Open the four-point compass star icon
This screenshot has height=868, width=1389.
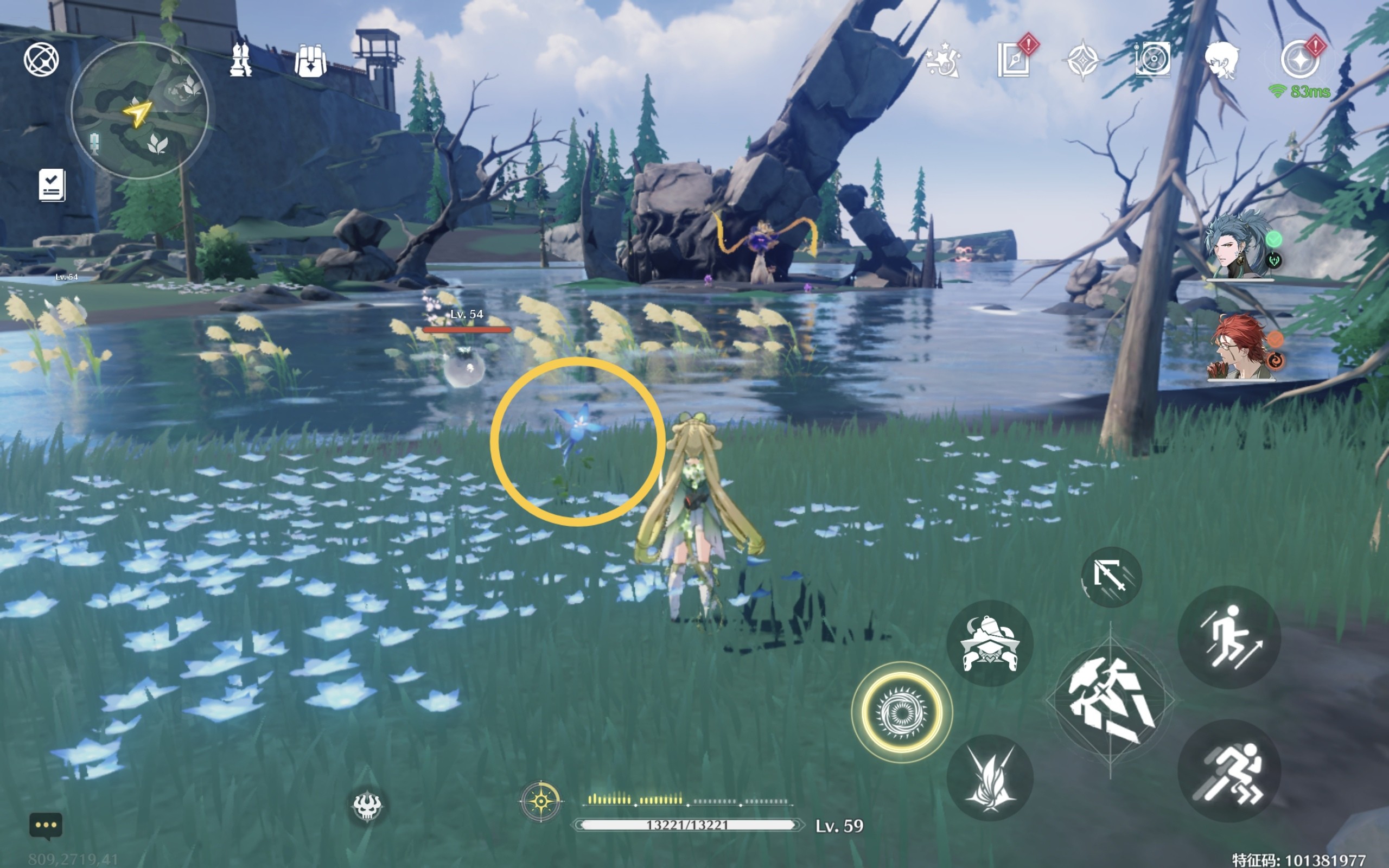pyautogui.click(x=1082, y=60)
